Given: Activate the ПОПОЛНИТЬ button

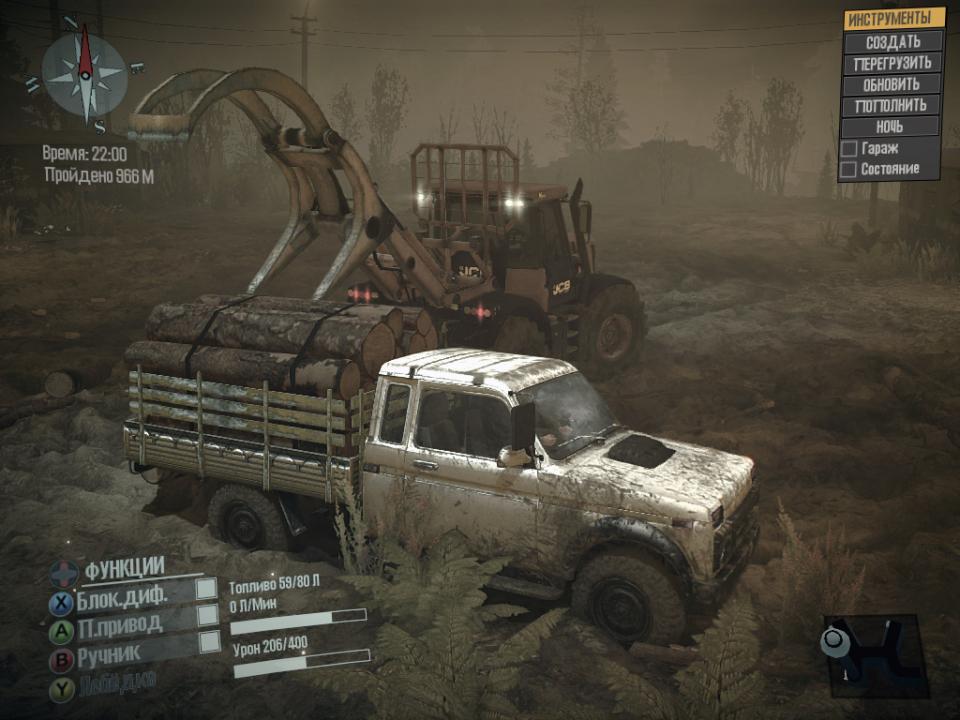Looking at the screenshot, I should coord(893,105).
